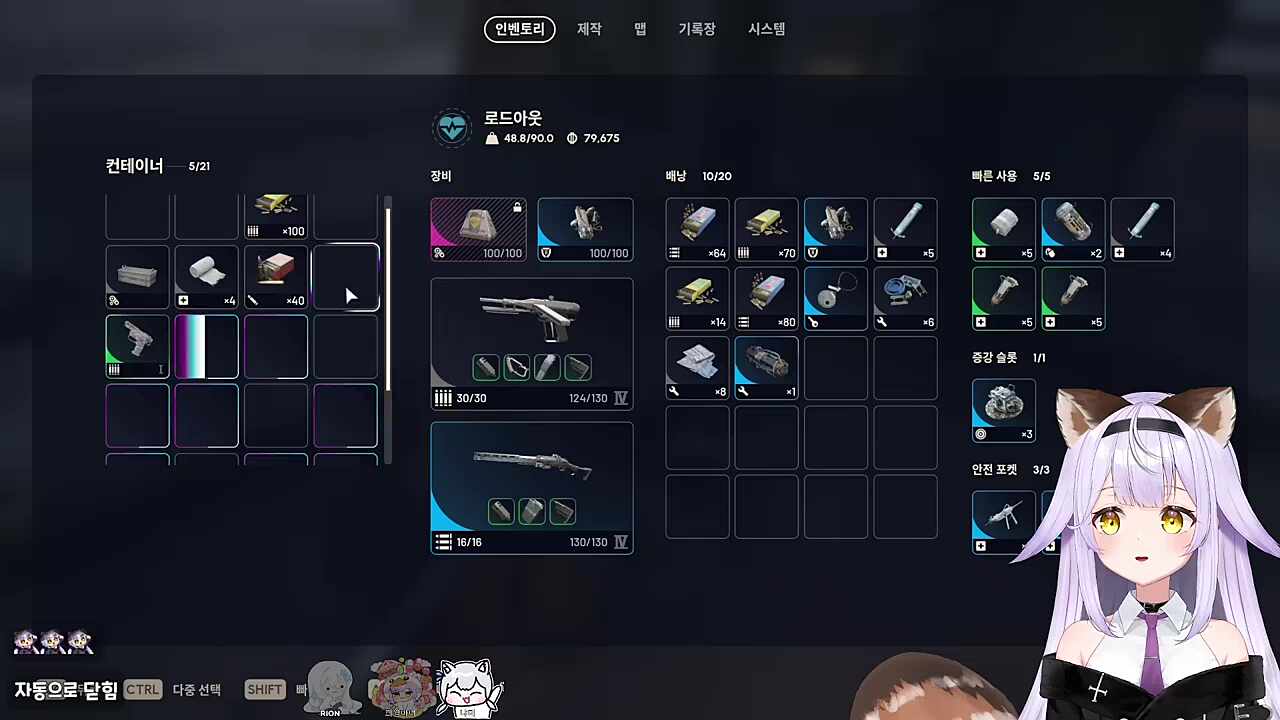Click the container grid scrollbar

coord(387,300)
